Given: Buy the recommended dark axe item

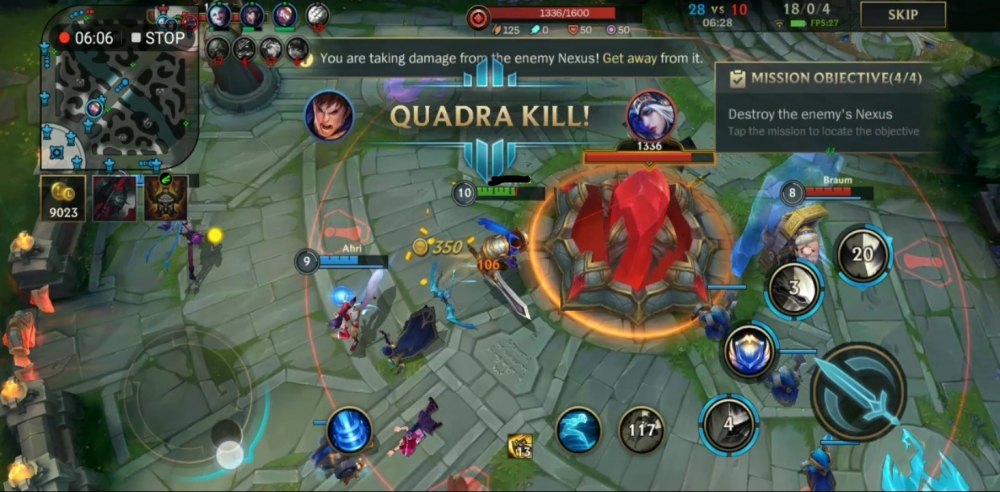Looking at the screenshot, I should point(114,198).
